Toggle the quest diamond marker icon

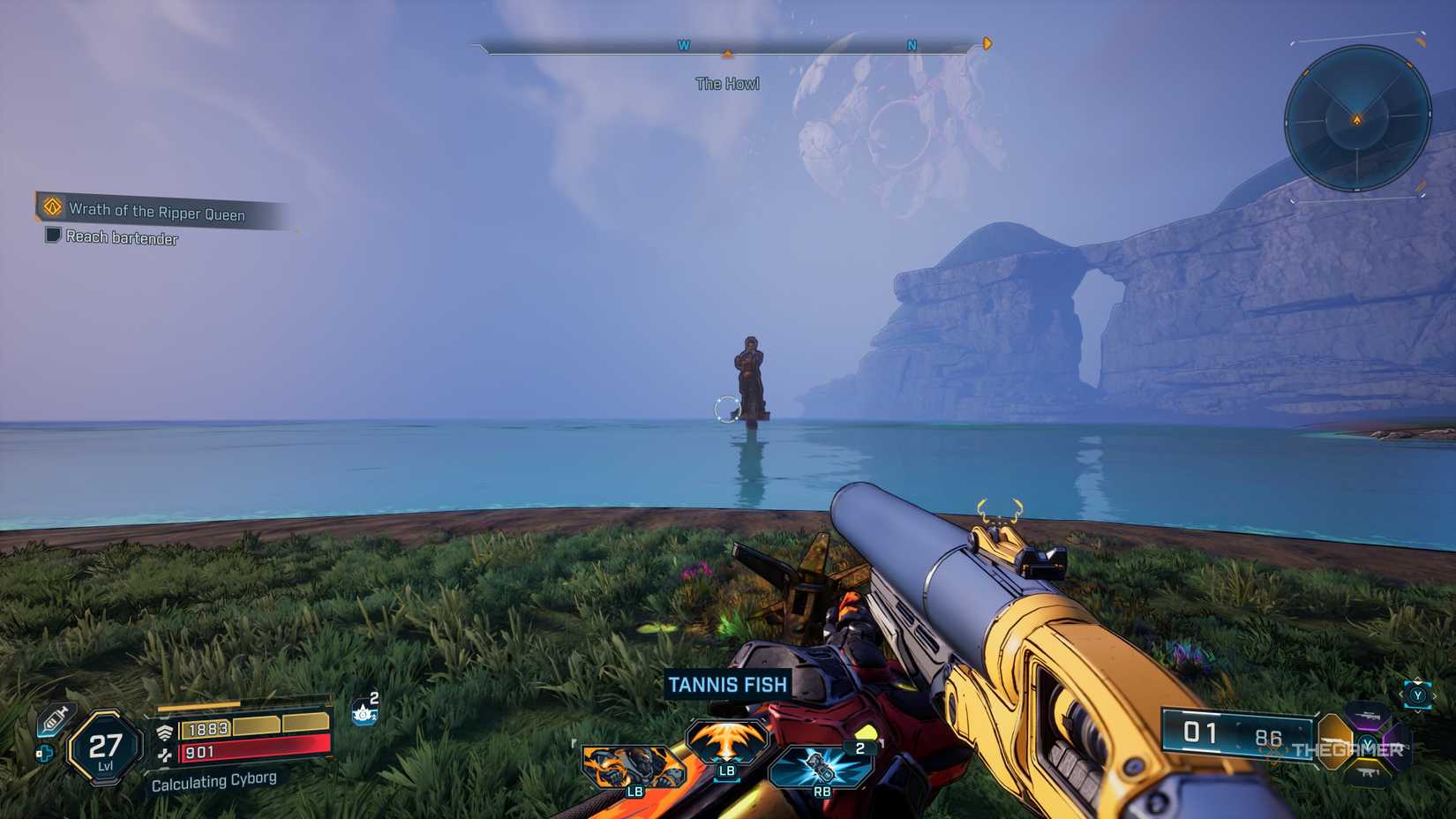50,209
